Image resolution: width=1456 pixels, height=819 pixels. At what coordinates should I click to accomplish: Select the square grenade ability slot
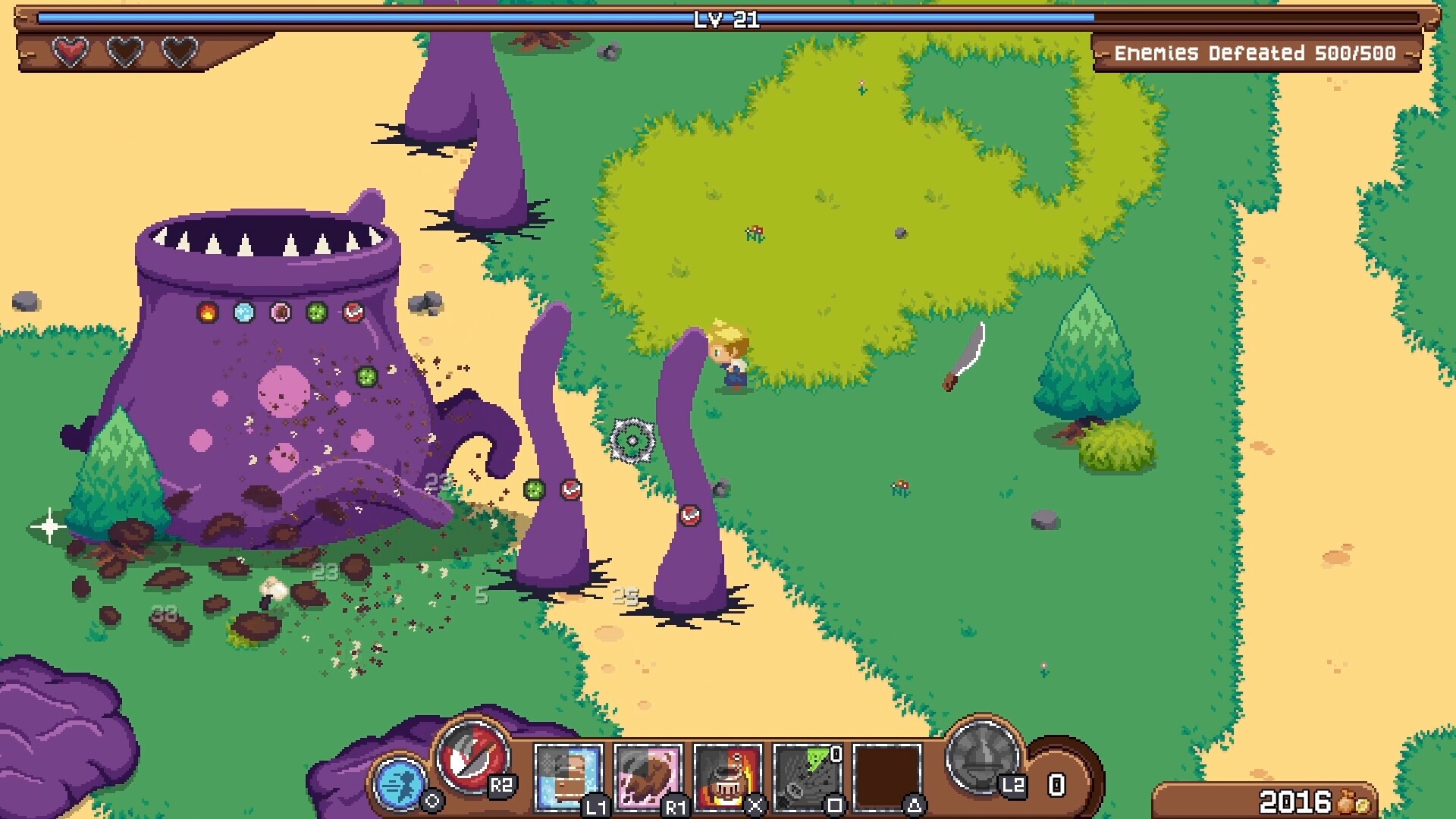(806, 776)
